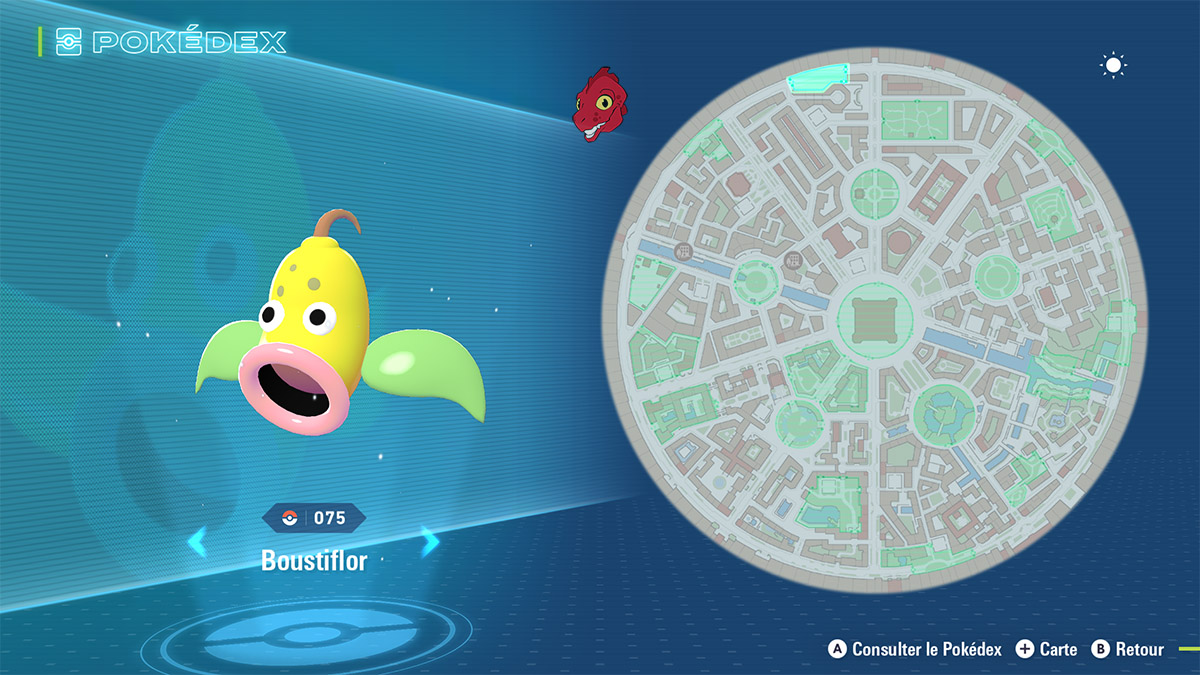Open the Carte map option
Image resolution: width=1200 pixels, height=675 pixels.
coord(1047,649)
